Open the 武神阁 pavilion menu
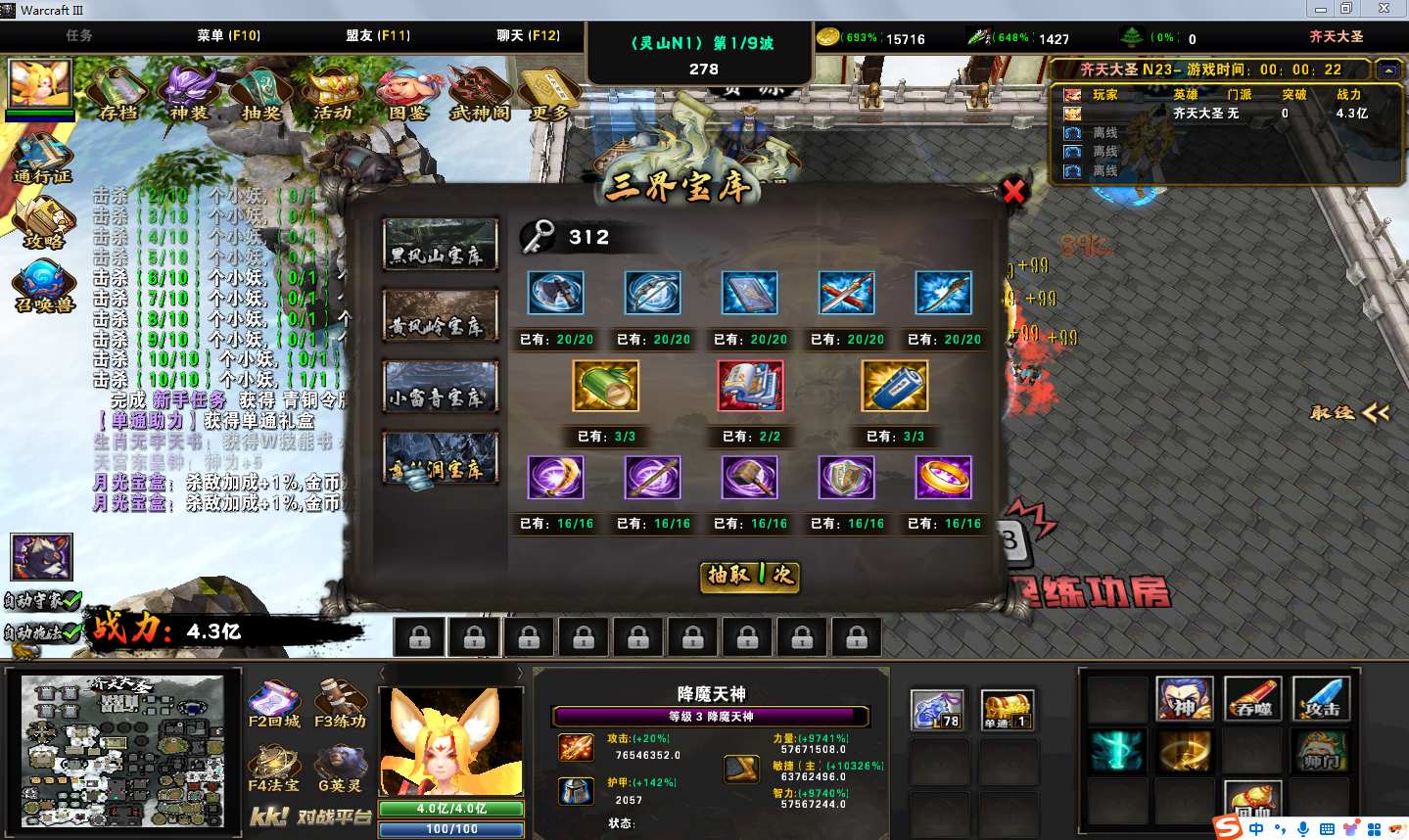The image size is (1409, 840). pyautogui.click(x=479, y=94)
